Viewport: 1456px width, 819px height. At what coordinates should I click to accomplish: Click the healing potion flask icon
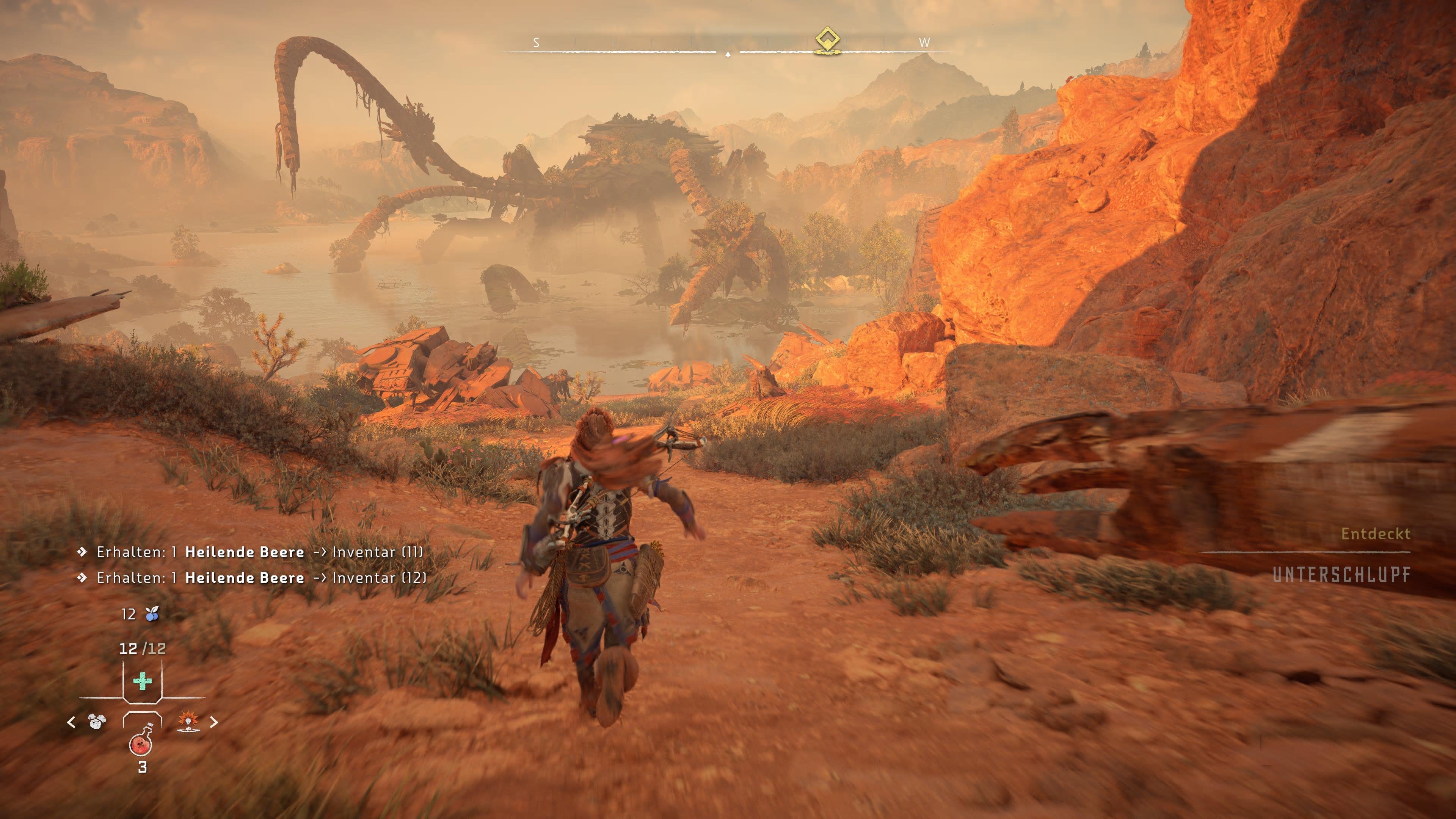point(141,744)
